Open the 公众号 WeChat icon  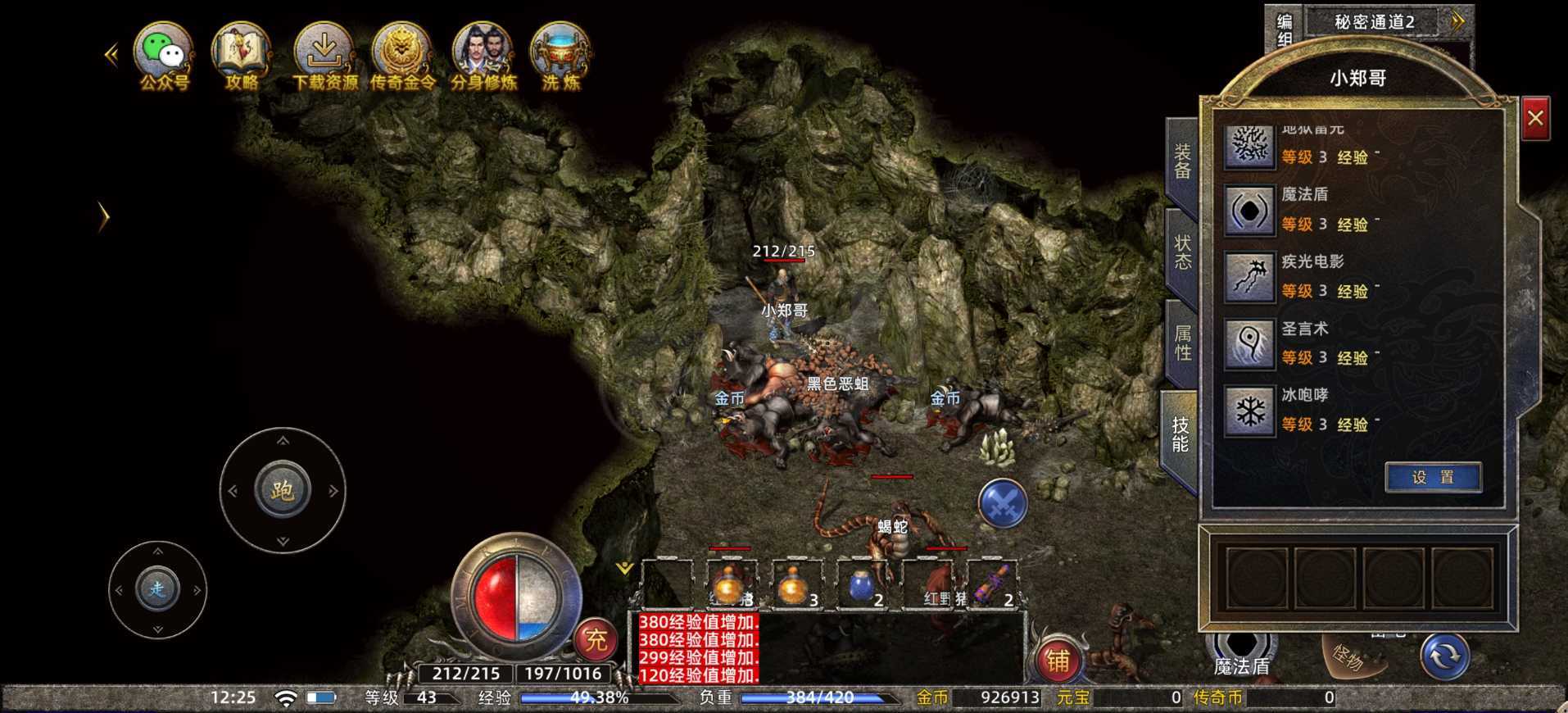pyautogui.click(x=164, y=54)
